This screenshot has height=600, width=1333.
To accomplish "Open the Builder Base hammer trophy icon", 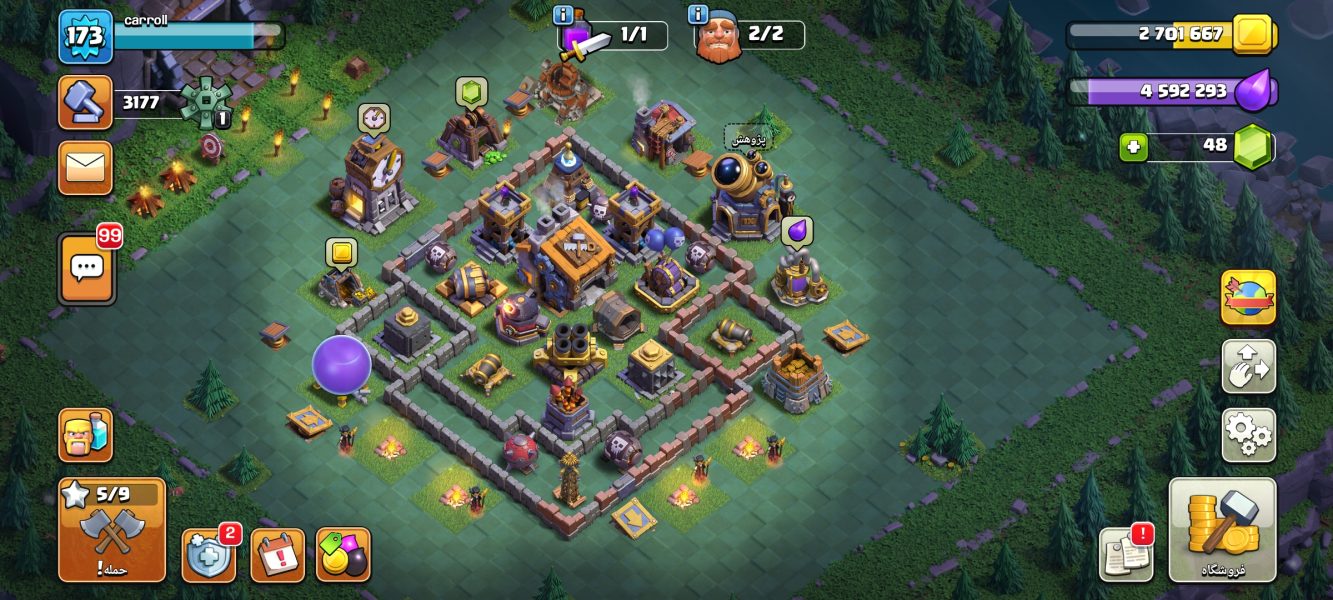I will (86, 102).
